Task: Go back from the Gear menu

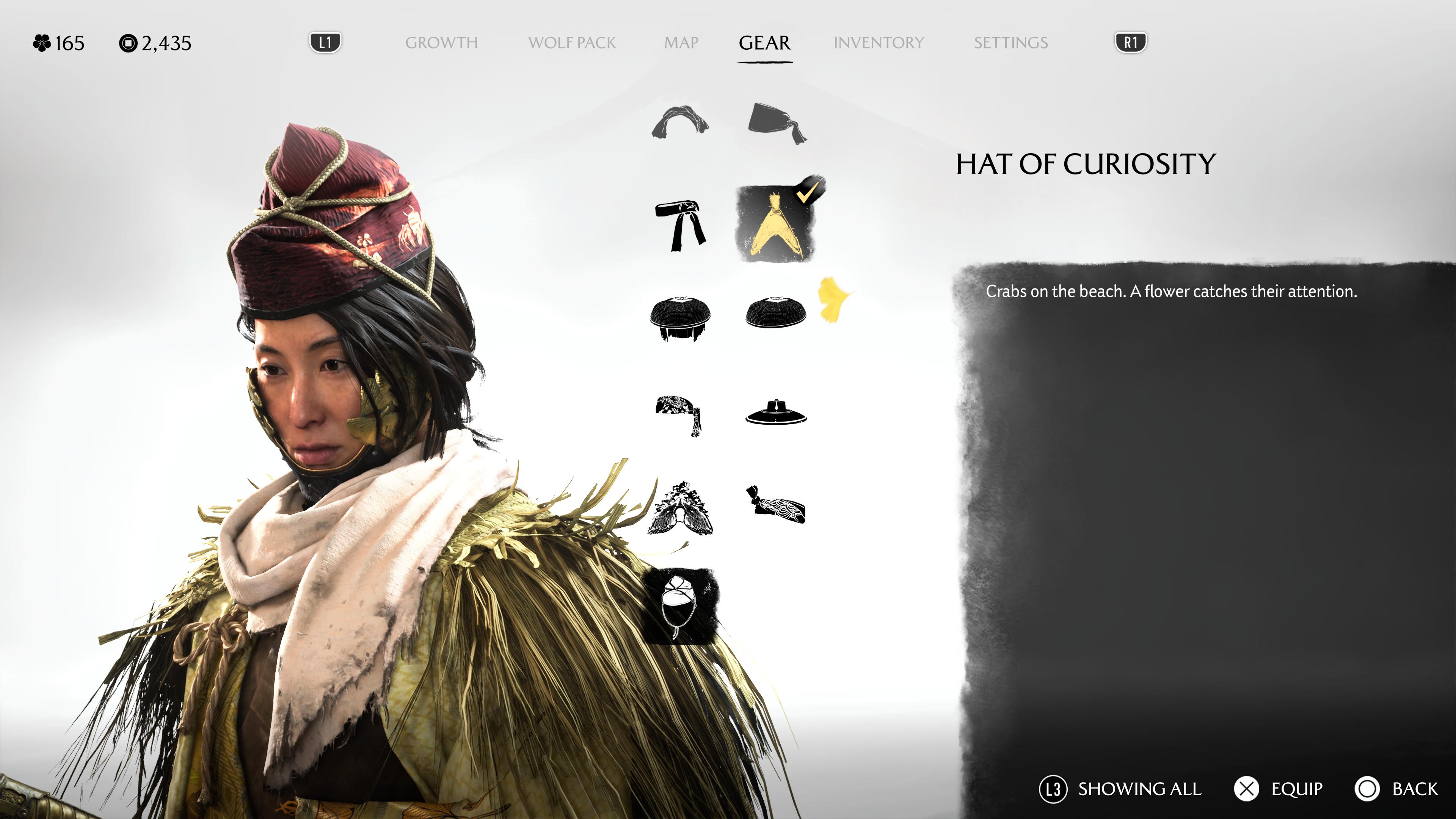Action: [x=1396, y=789]
